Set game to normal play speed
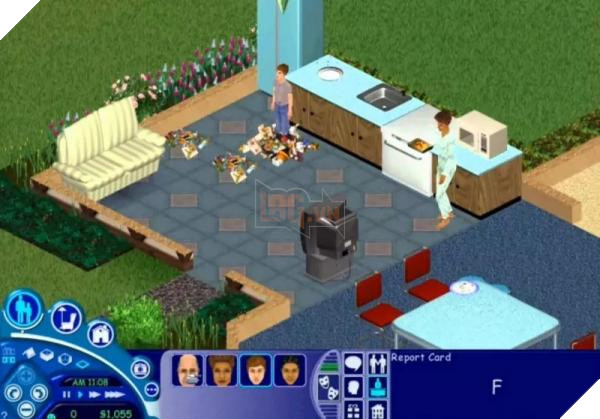This screenshot has height=419, width=600. pos(82,395)
